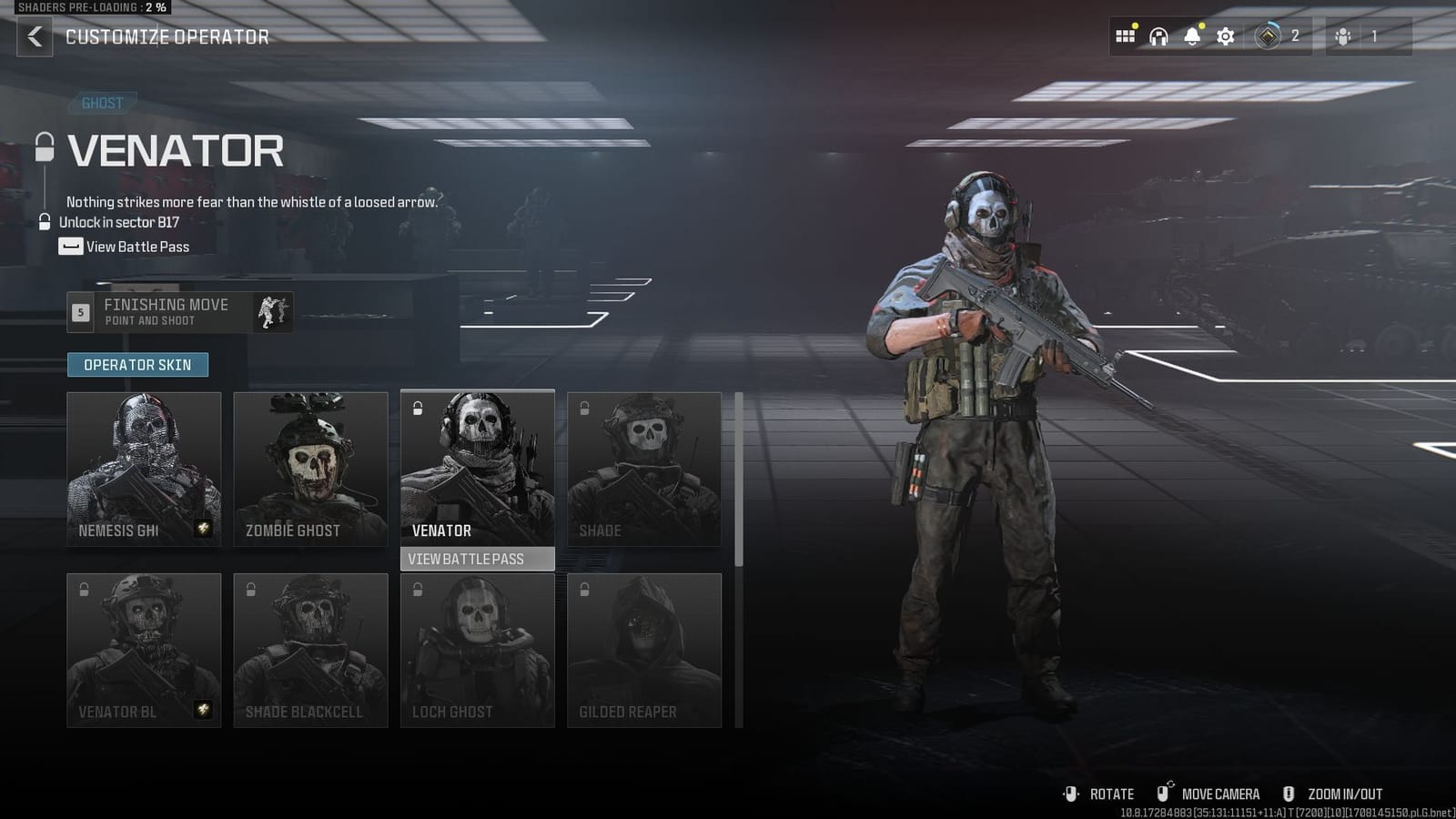Image resolution: width=1456 pixels, height=819 pixels.
Task: Toggle the Ghost faction tag
Action: (x=101, y=103)
